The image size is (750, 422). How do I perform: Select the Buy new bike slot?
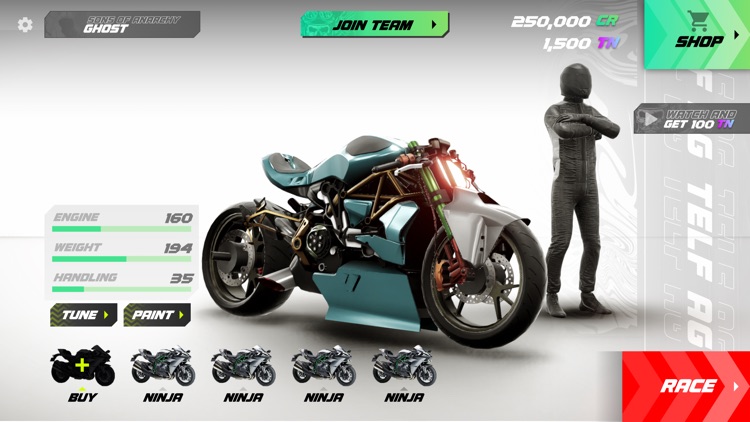point(83,372)
